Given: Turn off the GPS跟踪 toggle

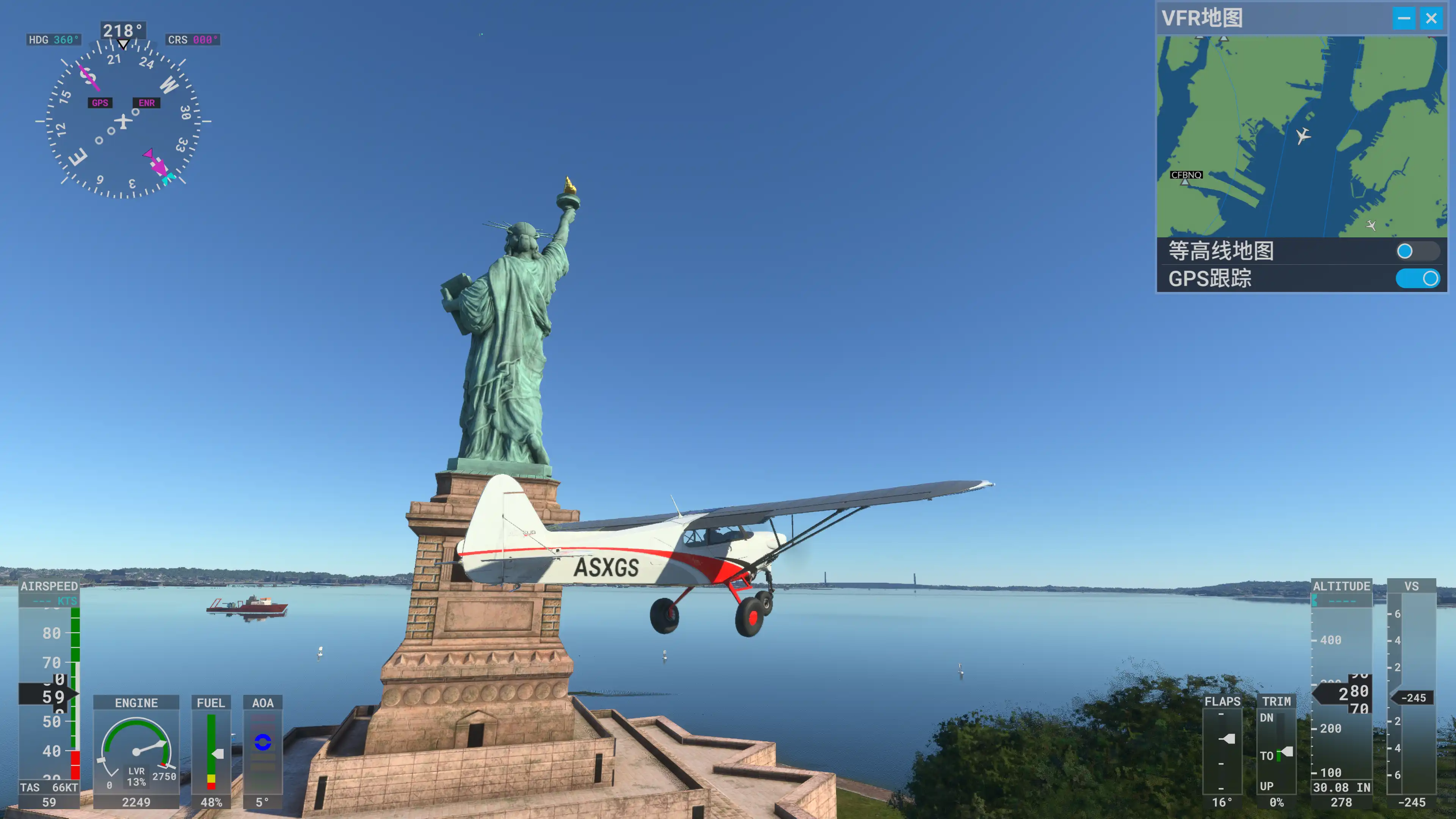Looking at the screenshot, I should point(1417,278).
